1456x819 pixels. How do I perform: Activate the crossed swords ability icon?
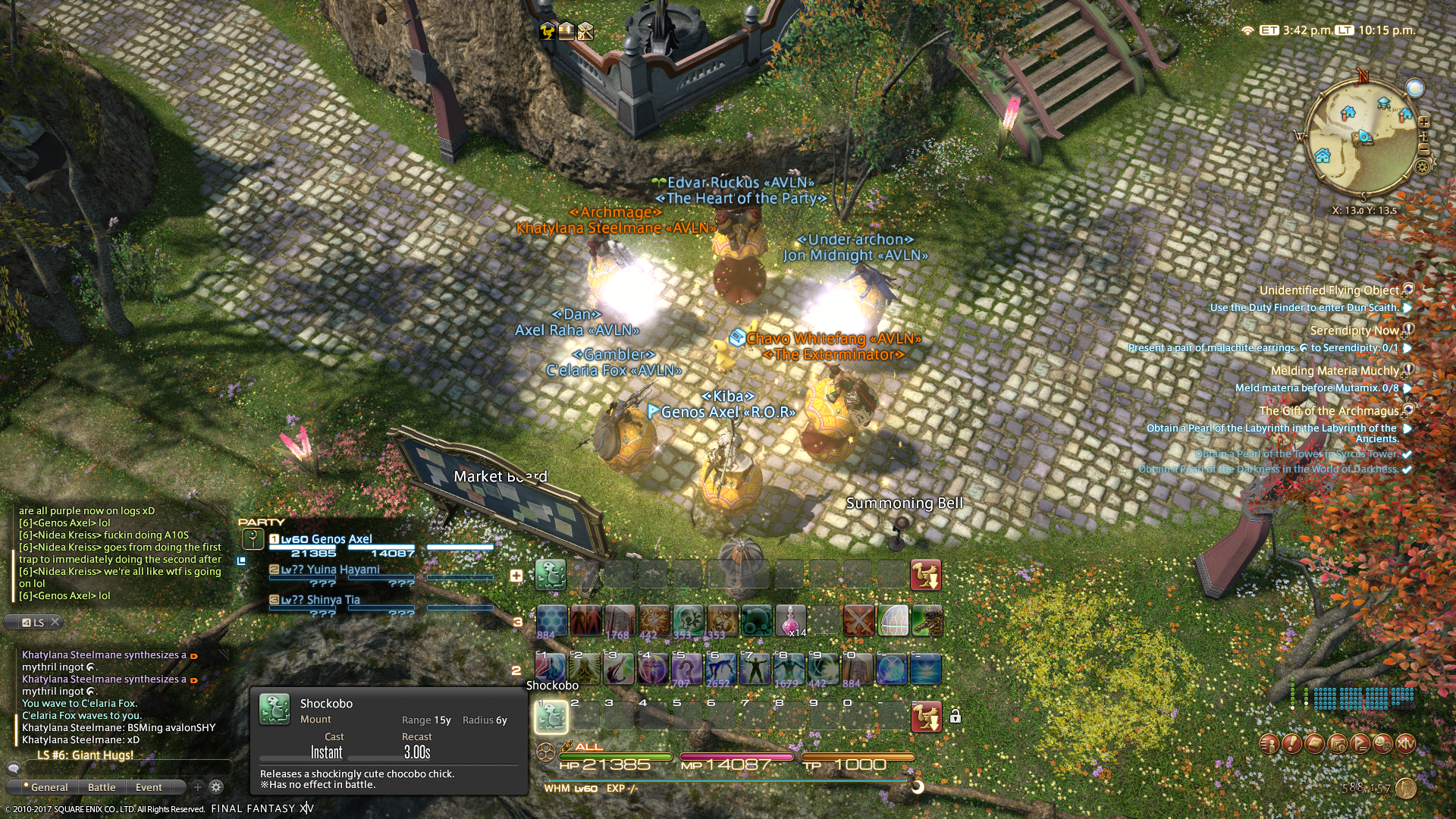pos(858,620)
